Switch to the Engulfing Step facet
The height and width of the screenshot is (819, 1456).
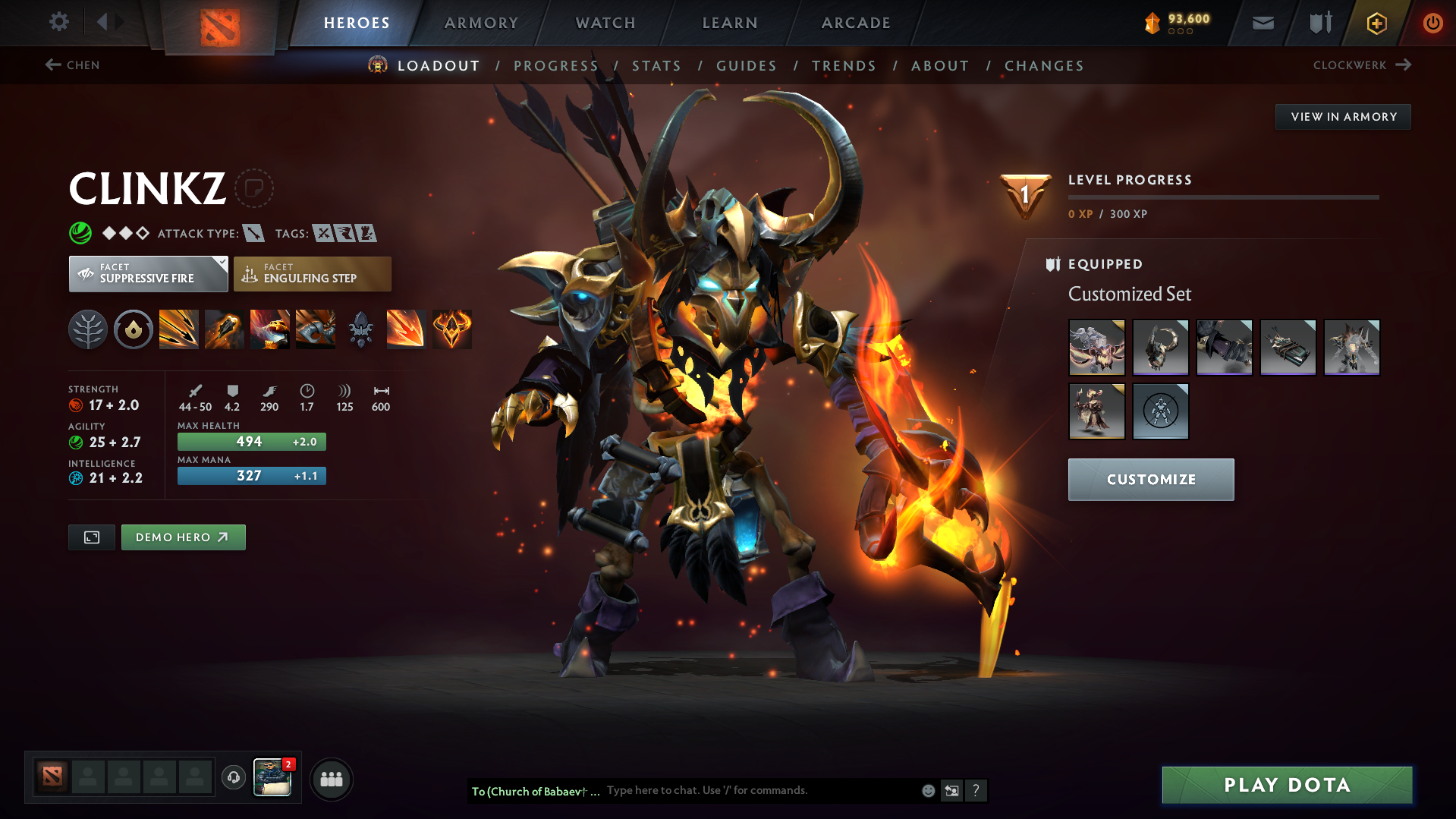click(312, 273)
